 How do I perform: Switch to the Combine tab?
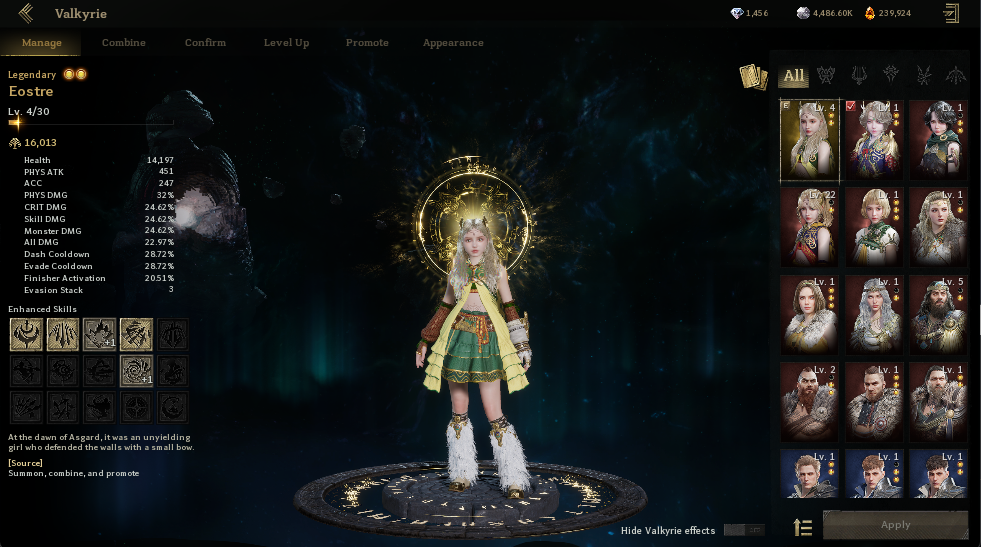(124, 43)
